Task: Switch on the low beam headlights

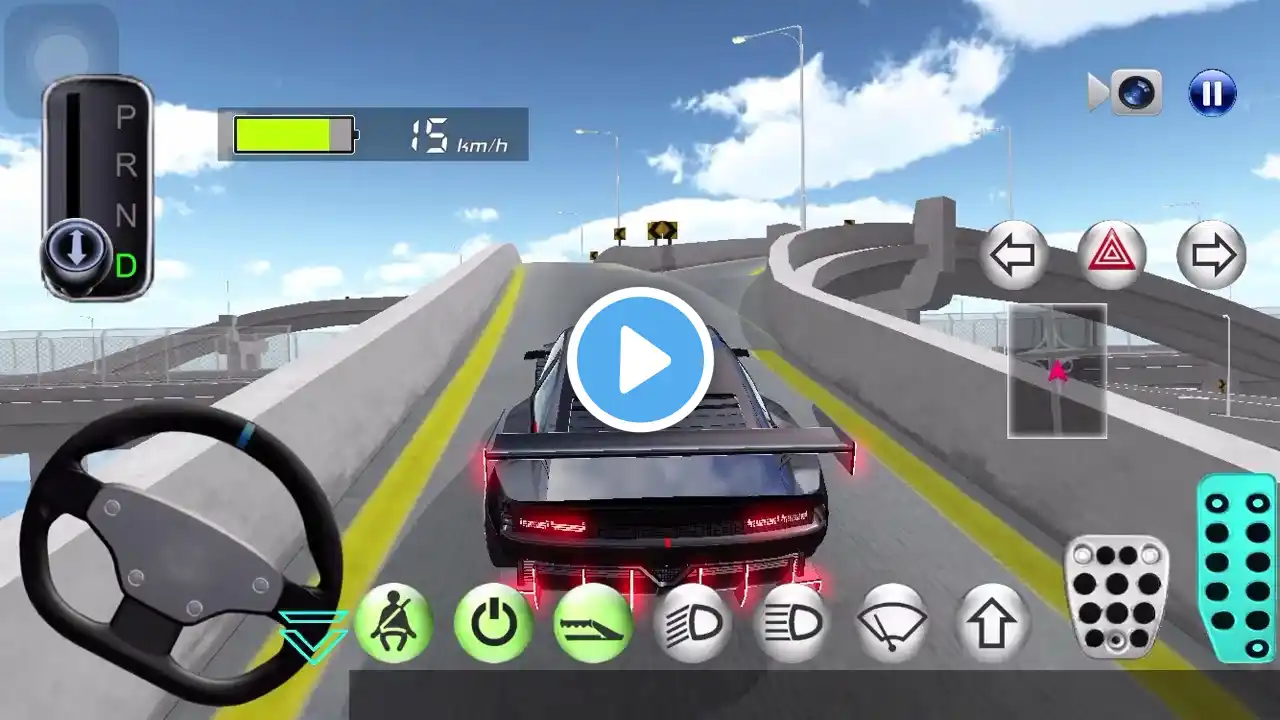Action: point(692,624)
